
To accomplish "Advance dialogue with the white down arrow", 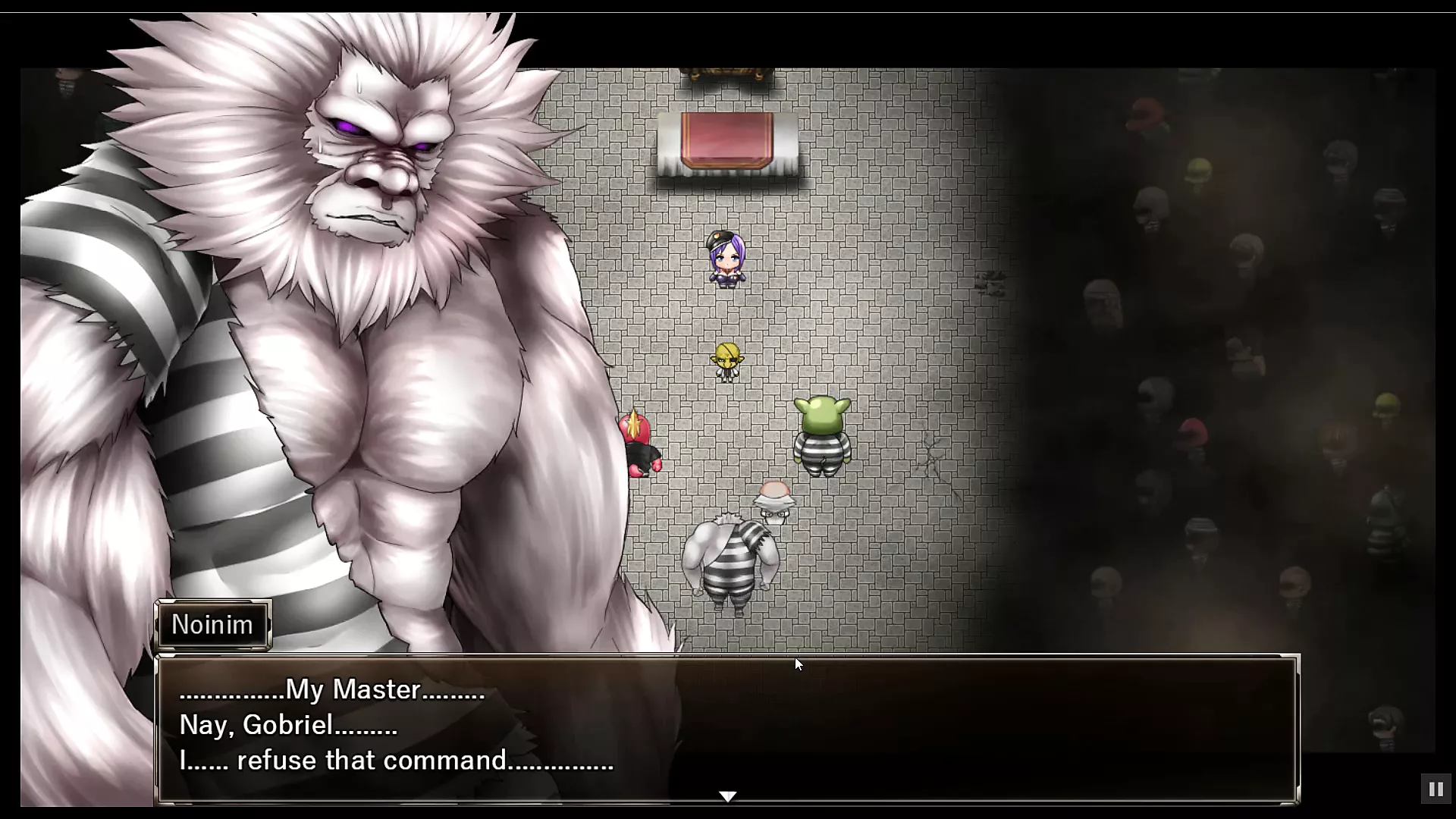I will [727, 796].
